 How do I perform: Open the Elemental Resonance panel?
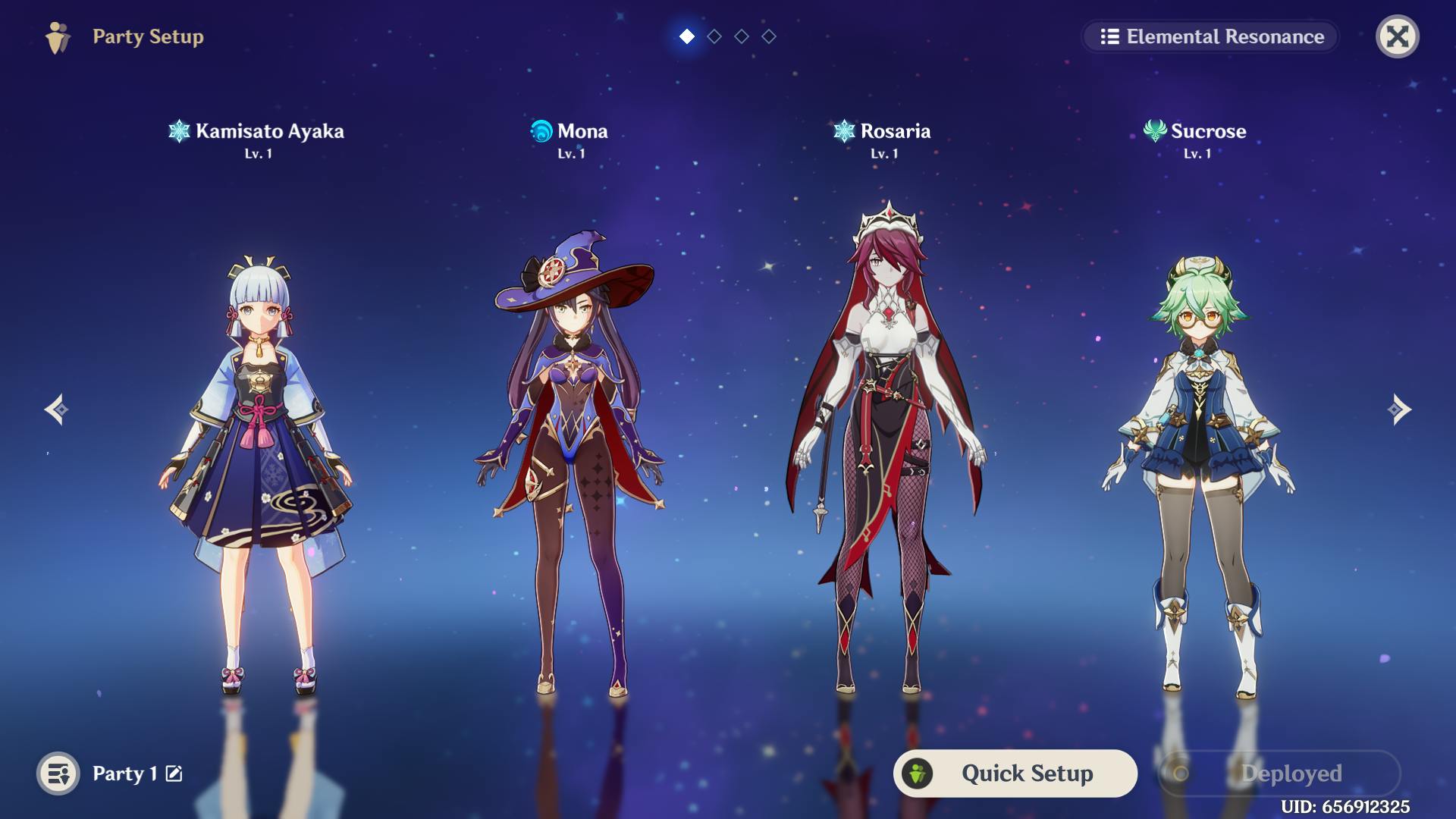coord(1211,36)
